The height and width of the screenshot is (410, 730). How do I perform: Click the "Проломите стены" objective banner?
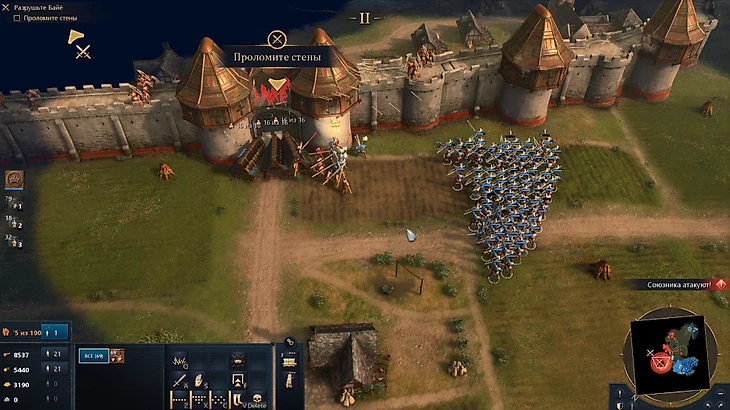(277, 57)
